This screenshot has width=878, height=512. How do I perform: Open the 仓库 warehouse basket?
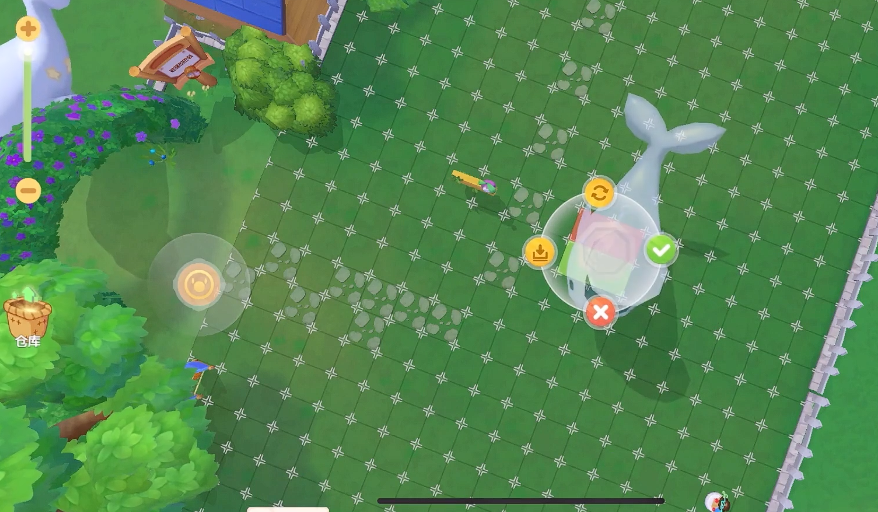click(x=28, y=318)
